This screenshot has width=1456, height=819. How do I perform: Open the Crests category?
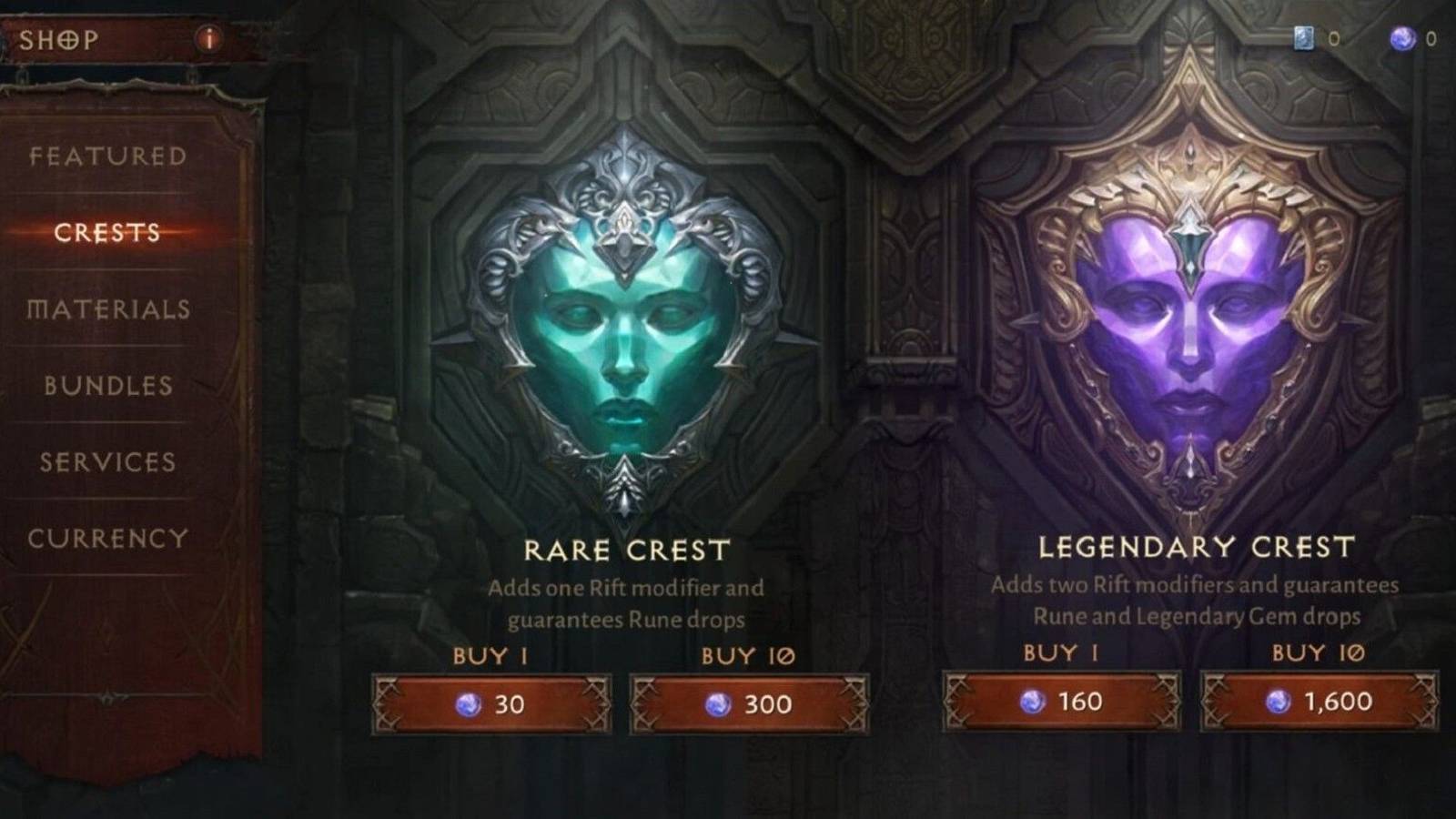(109, 234)
